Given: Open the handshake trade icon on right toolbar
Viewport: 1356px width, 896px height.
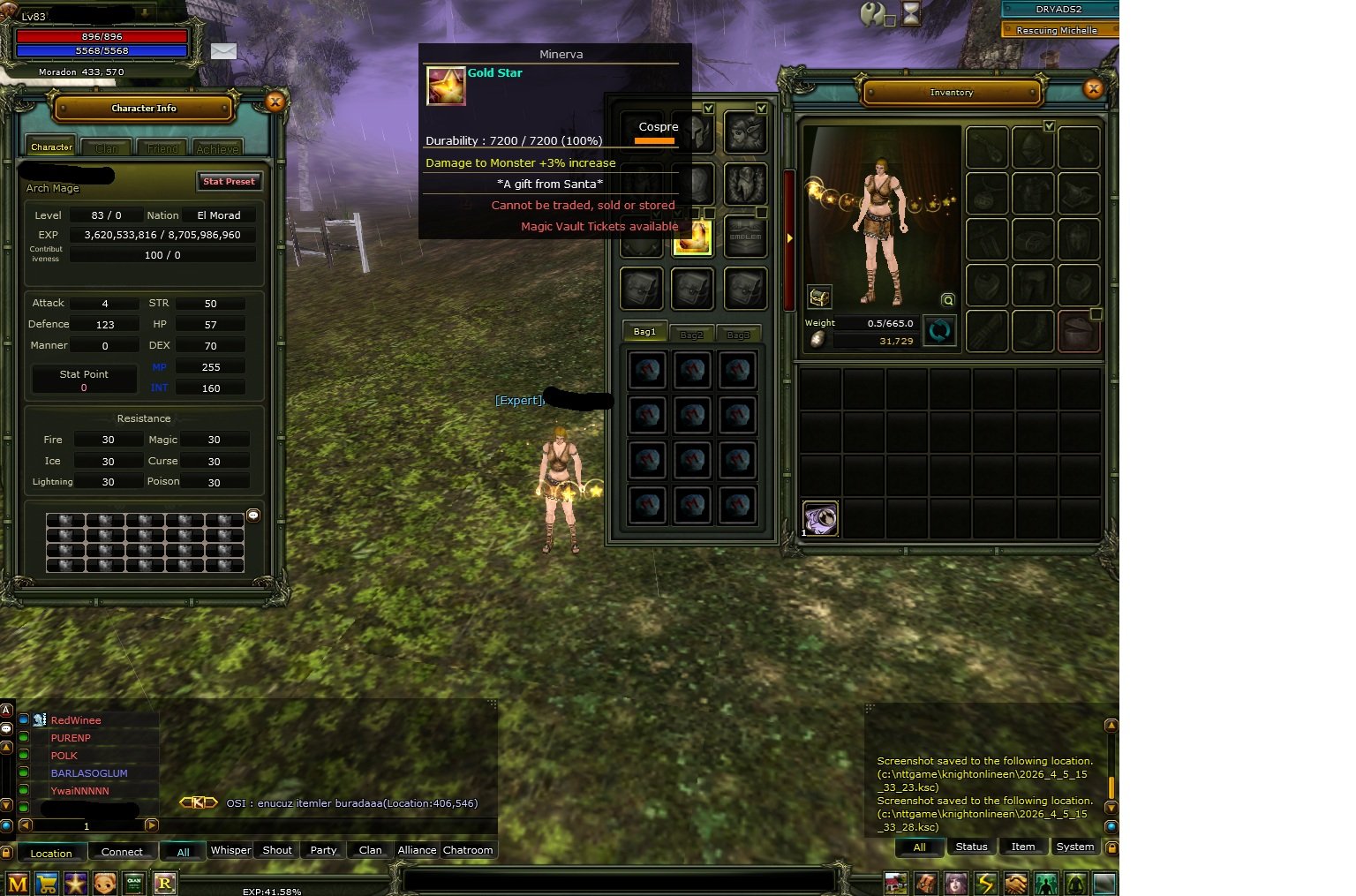Looking at the screenshot, I should tap(1016, 883).
